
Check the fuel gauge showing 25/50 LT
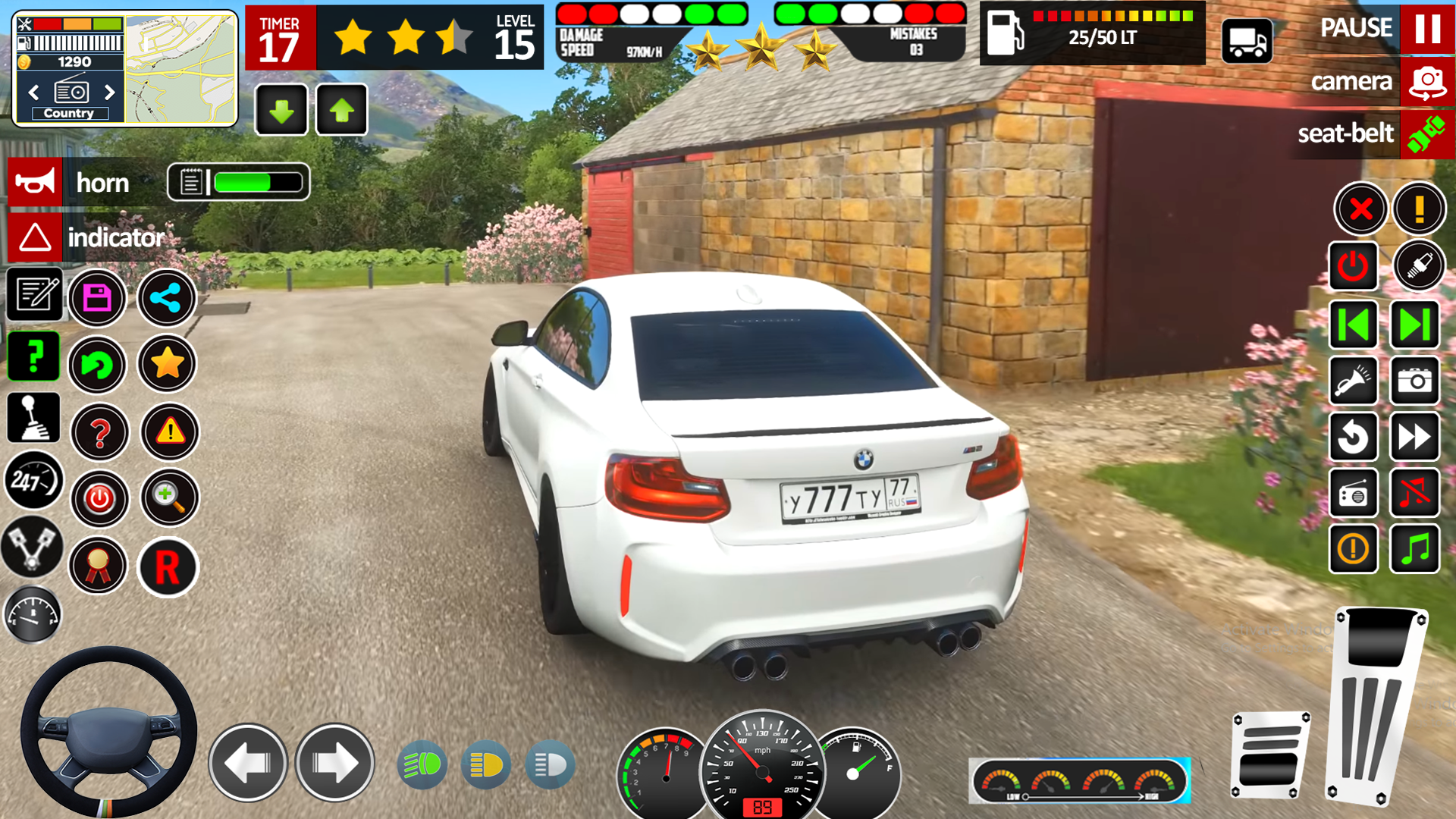point(1092,34)
